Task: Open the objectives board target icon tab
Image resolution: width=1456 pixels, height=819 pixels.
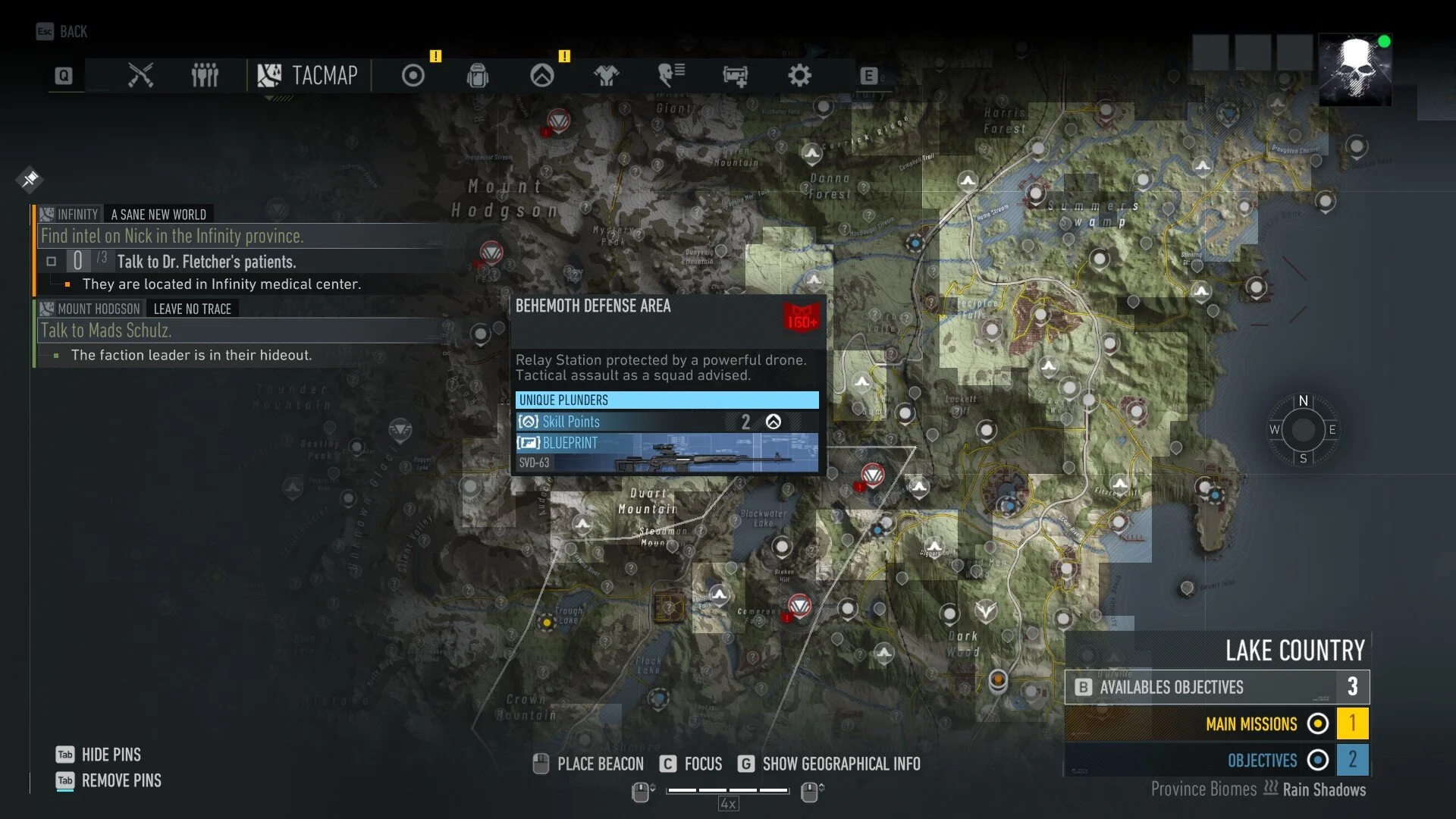Action: [413, 76]
